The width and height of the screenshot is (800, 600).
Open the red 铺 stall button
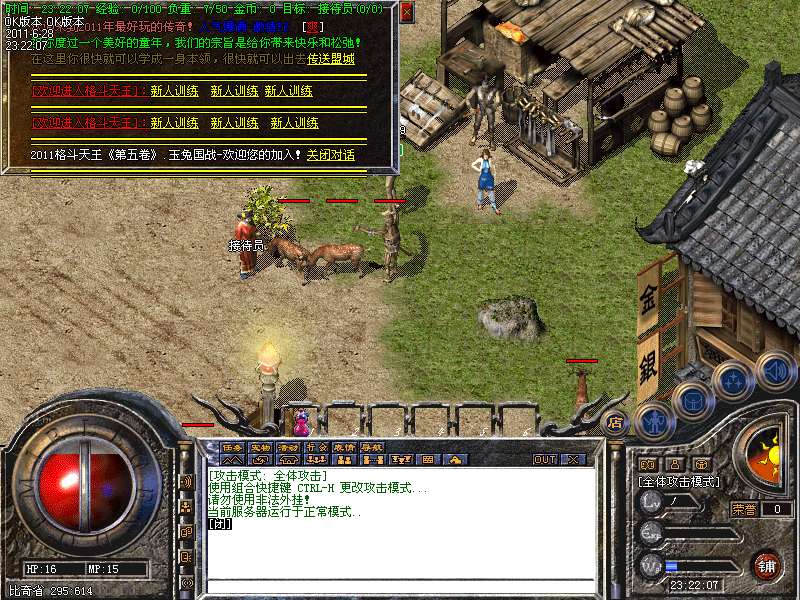(767, 565)
